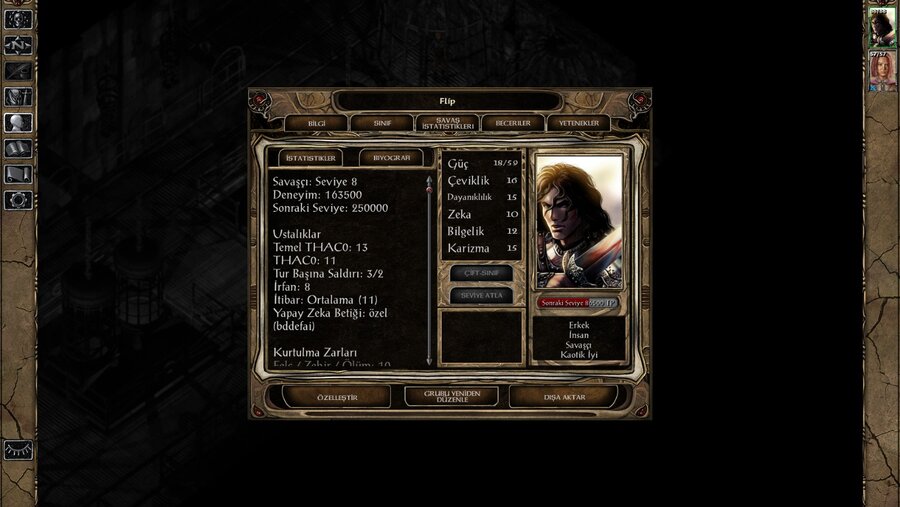Select the red-haired party member portrait

point(882,70)
